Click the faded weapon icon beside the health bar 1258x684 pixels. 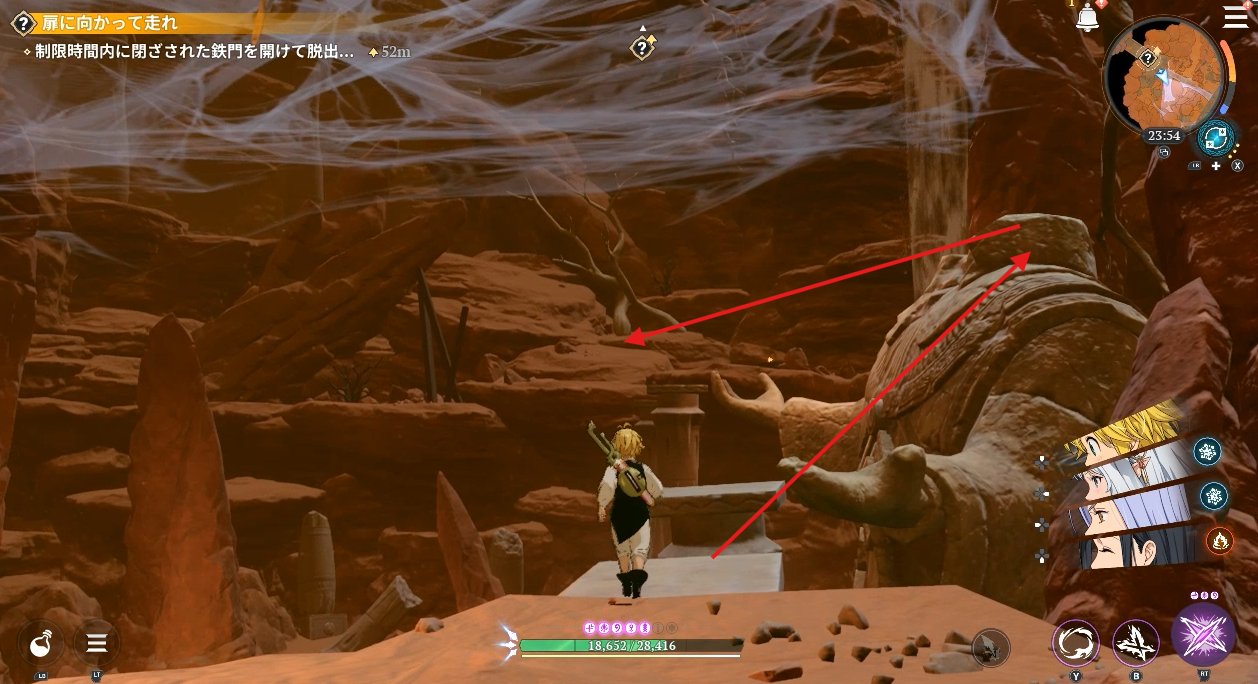tap(990, 647)
